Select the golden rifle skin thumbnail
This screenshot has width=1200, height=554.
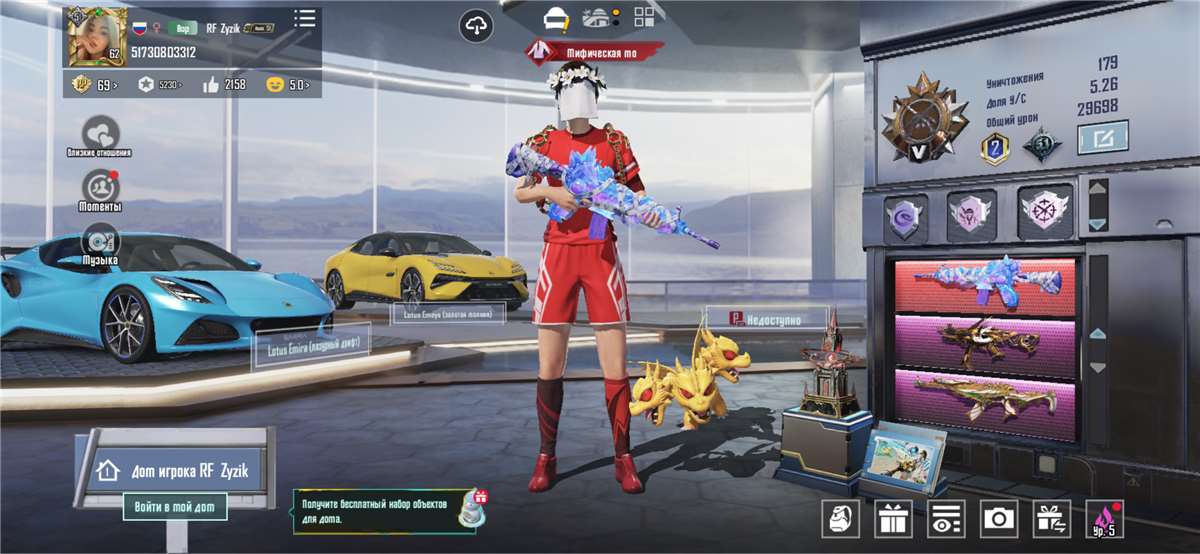(x=984, y=340)
